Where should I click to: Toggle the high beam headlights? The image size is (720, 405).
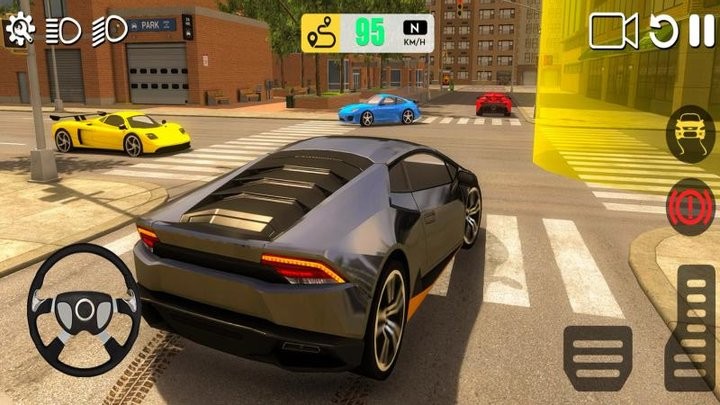[x=109, y=30]
